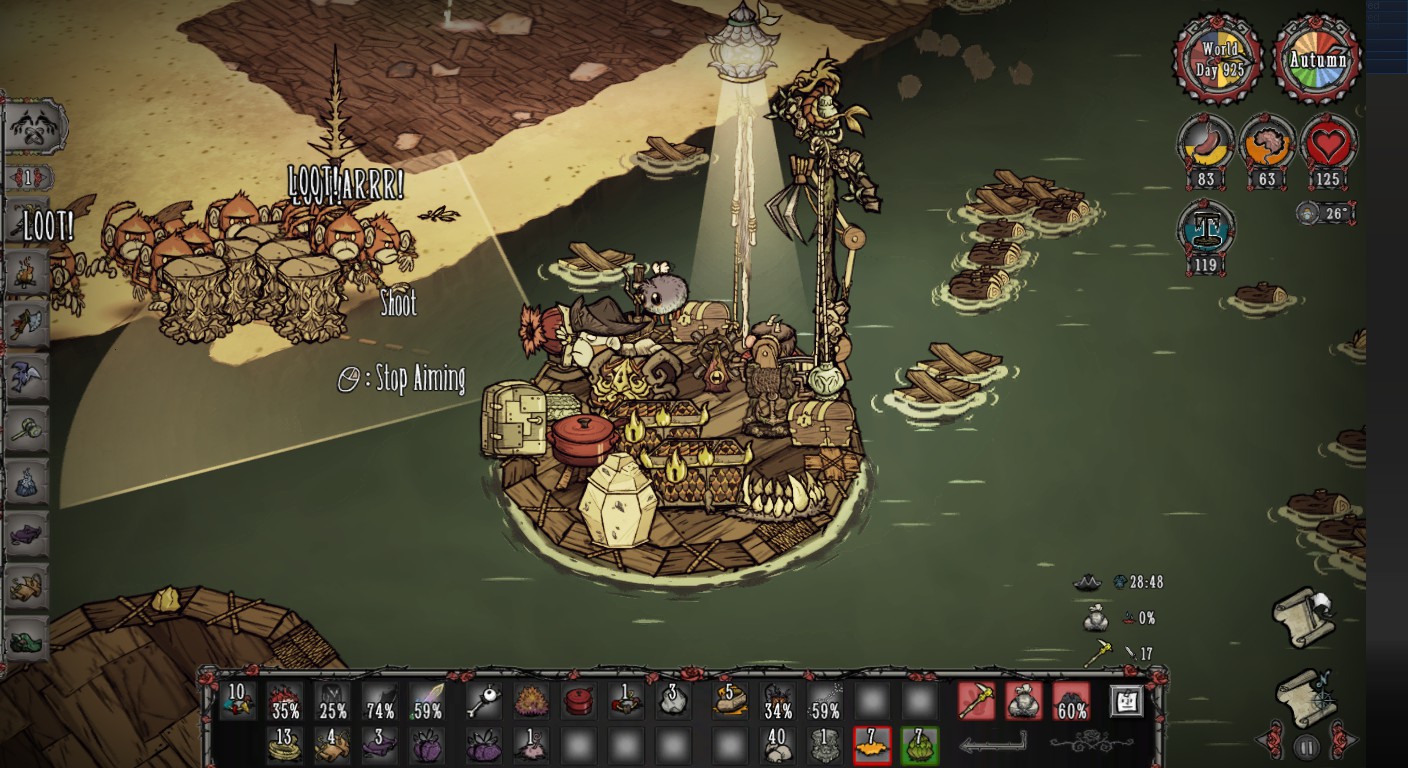
Task: Choose the axe crafting shortcut
Action: pos(28,323)
